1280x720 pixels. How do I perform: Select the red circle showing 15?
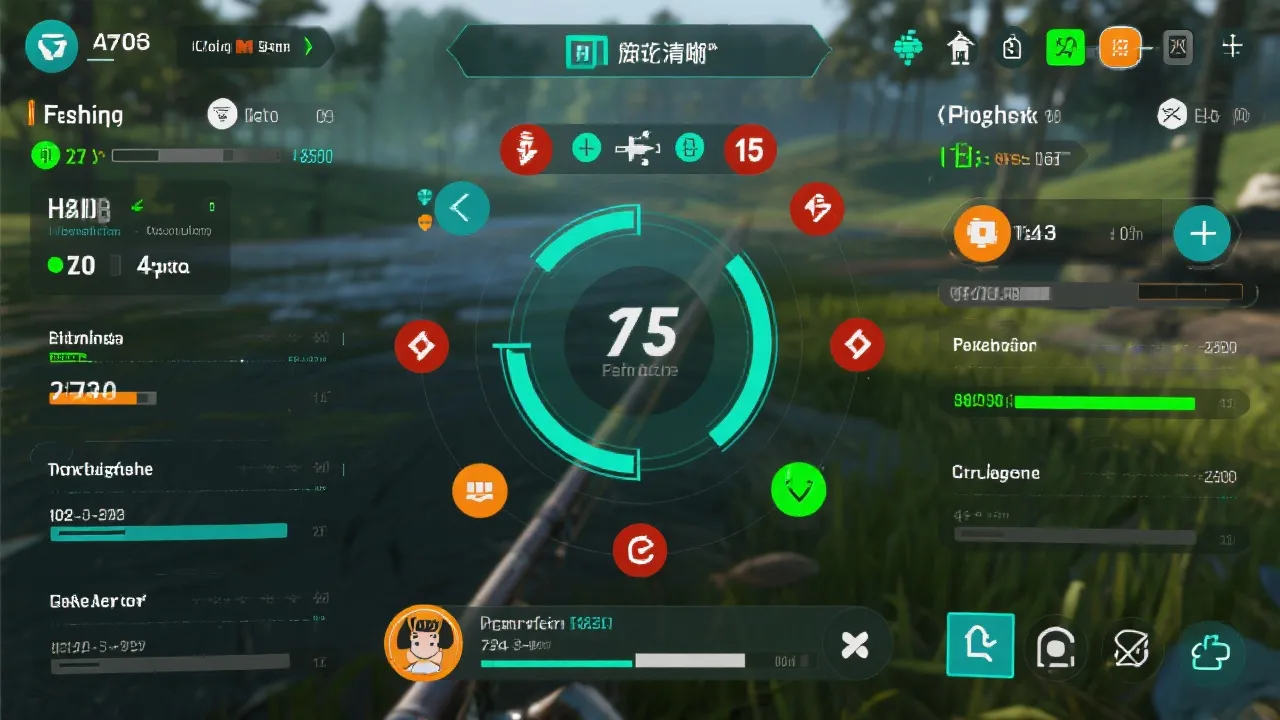tap(749, 150)
